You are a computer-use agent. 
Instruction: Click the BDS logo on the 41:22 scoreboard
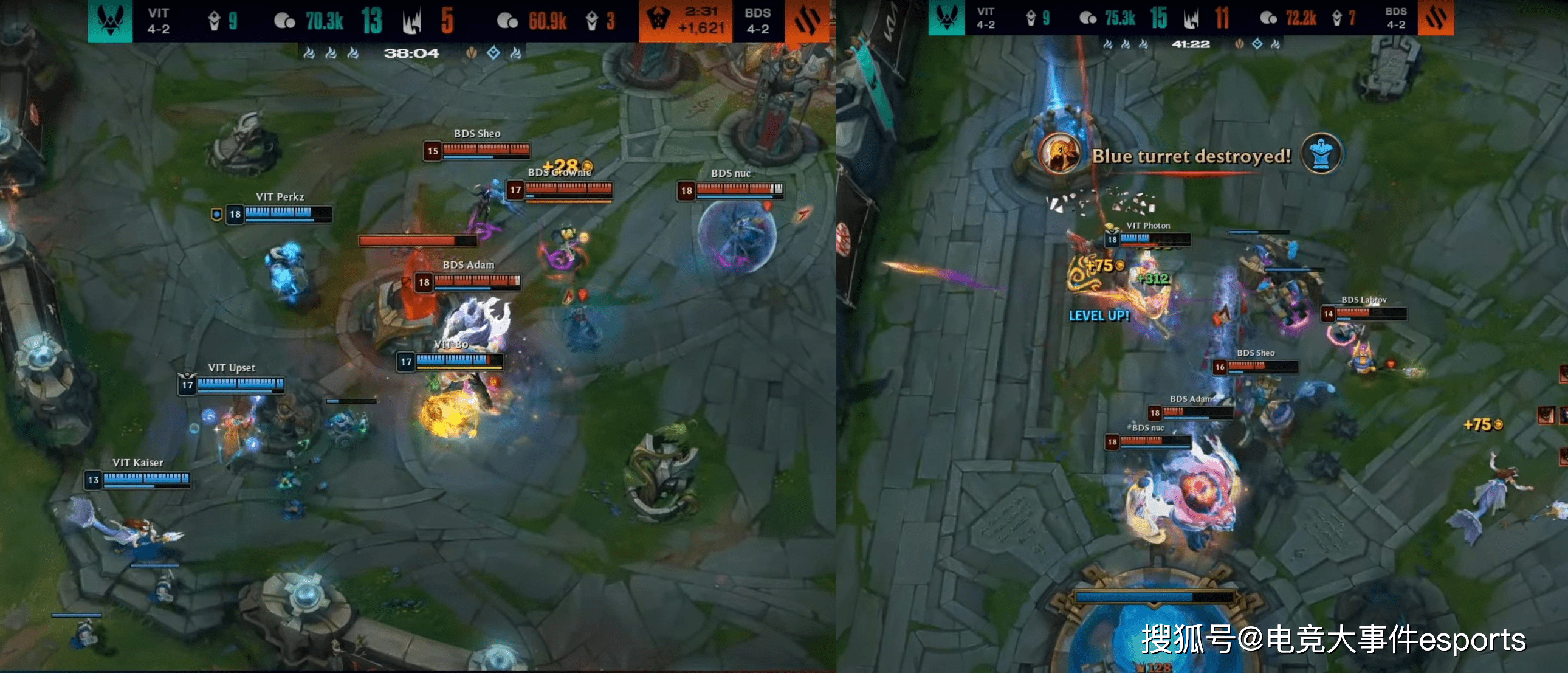1436,18
